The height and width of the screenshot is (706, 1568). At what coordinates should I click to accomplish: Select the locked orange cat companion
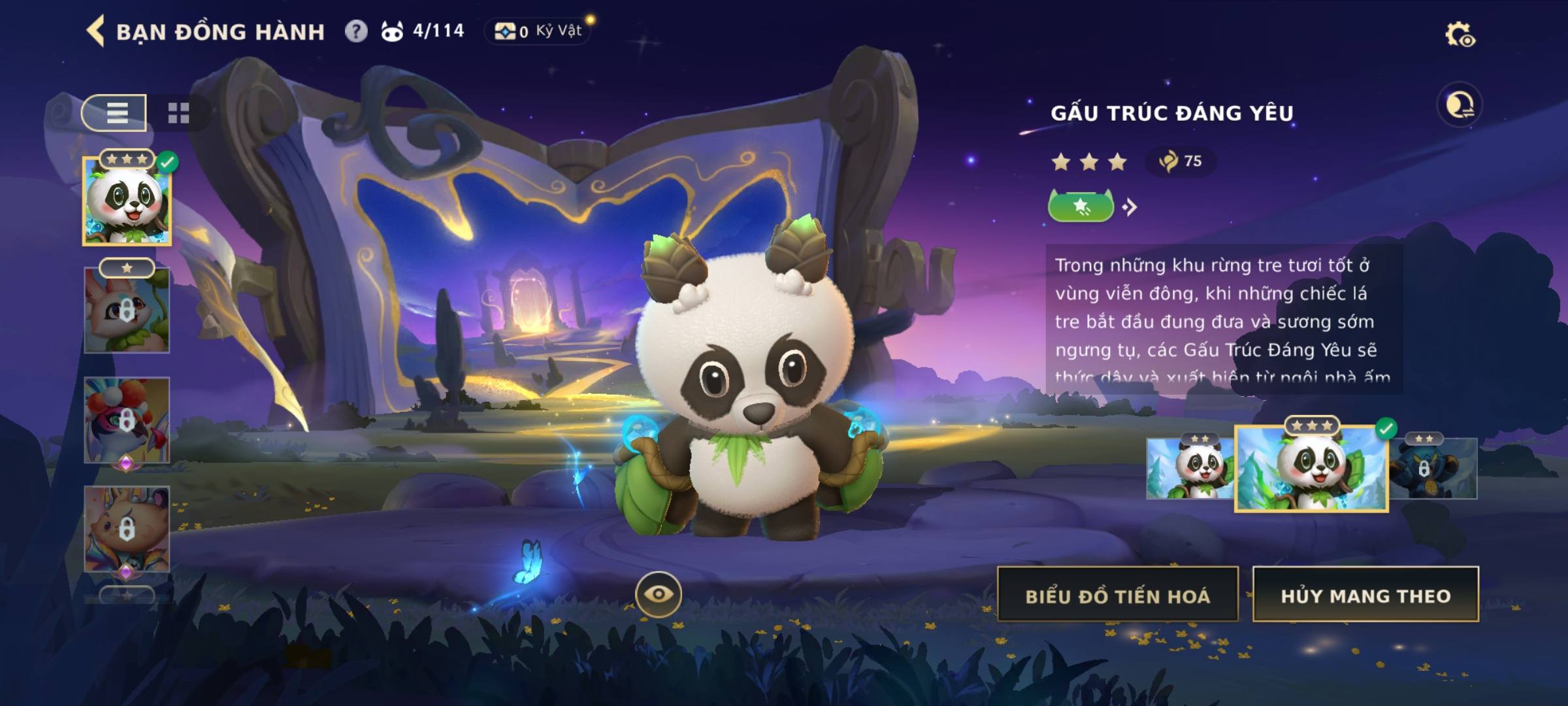pyautogui.click(x=127, y=529)
